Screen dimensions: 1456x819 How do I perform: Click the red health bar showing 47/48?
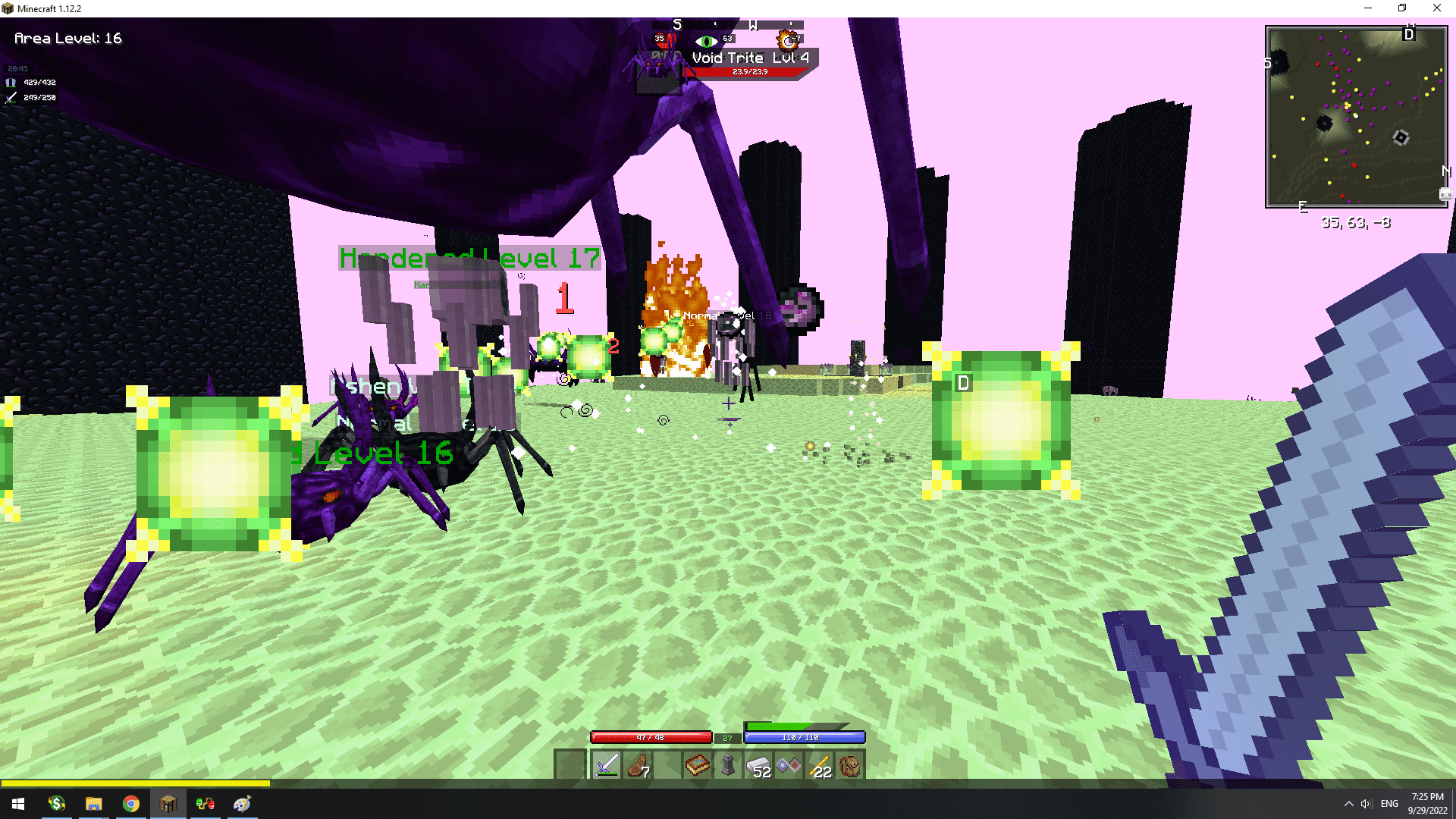click(651, 736)
